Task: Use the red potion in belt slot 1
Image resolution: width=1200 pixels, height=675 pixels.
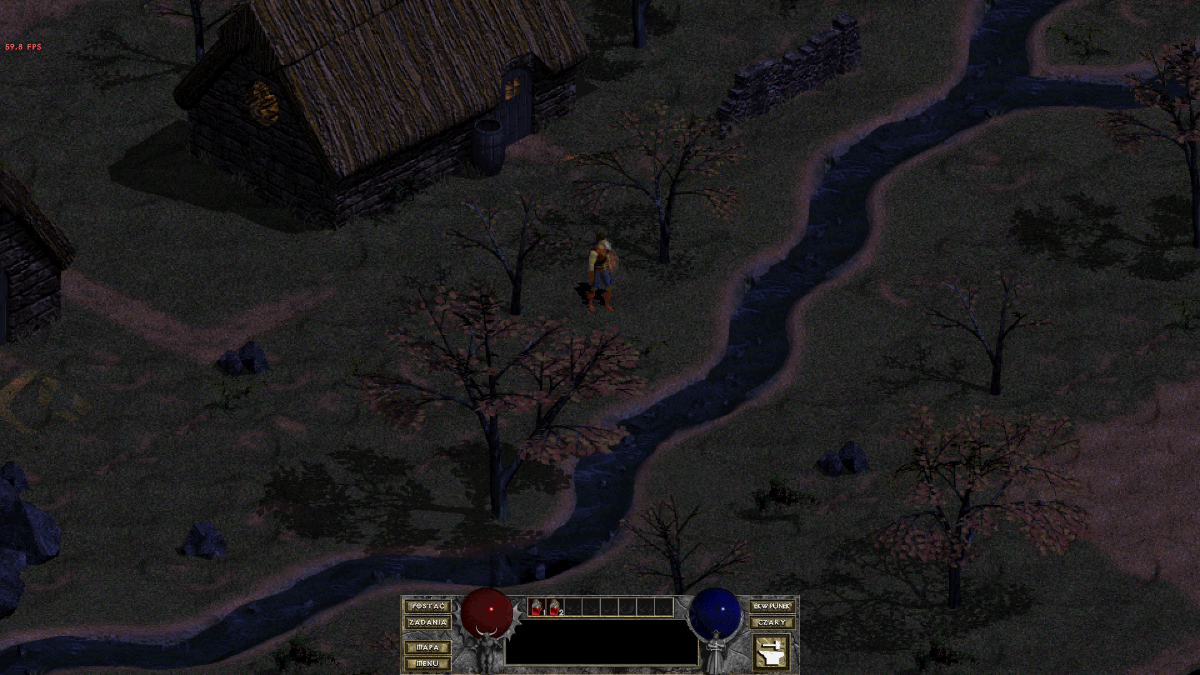Action: pos(536,607)
